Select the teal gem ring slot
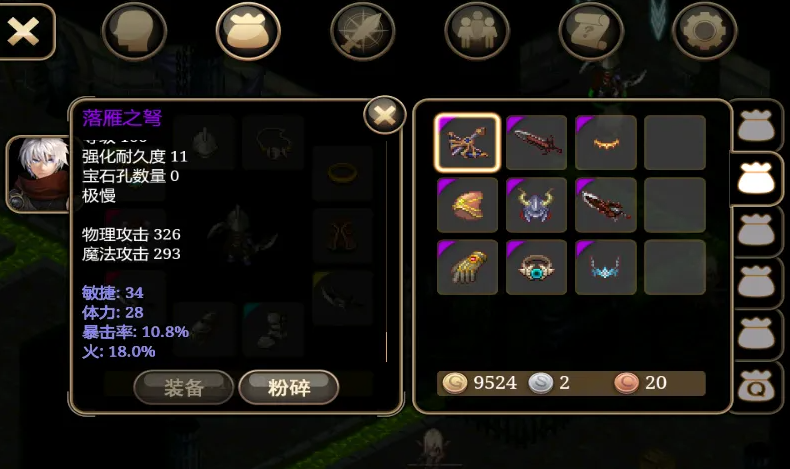 [536, 267]
